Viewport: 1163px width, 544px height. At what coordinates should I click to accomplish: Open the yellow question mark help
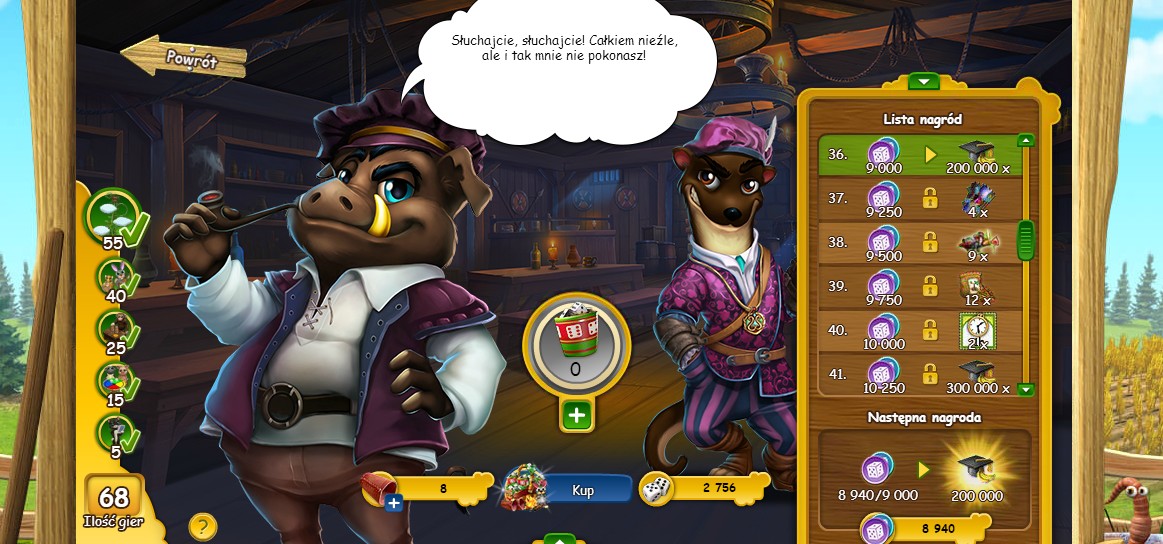pos(203,526)
